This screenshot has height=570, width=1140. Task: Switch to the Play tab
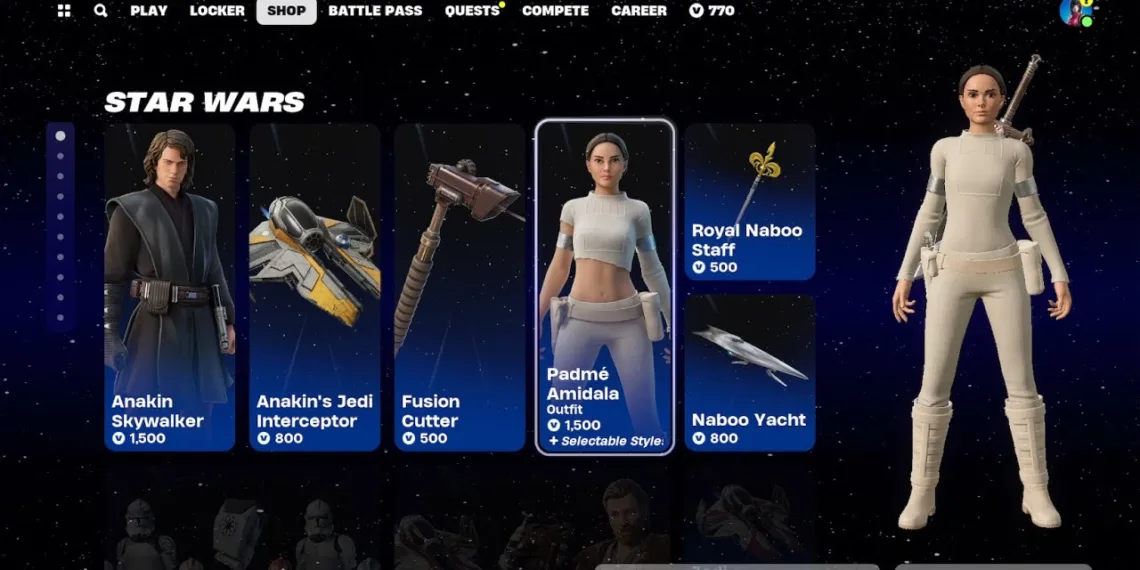tap(149, 11)
